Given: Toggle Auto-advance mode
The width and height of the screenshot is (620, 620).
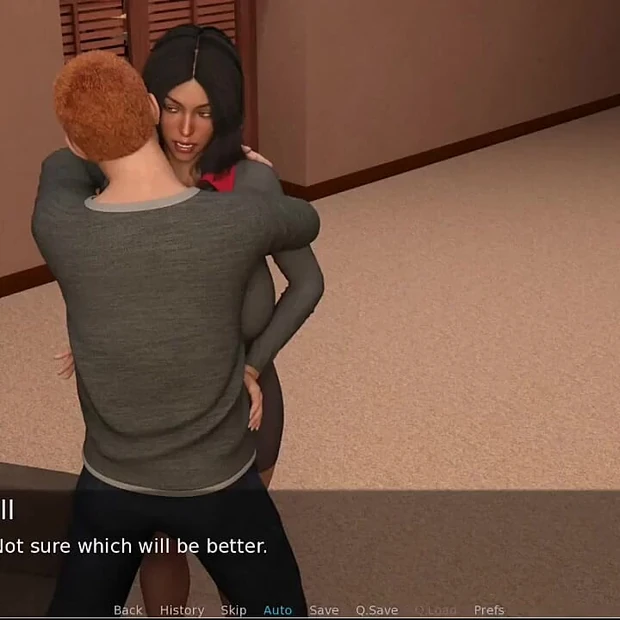Looking at the screenshot, I should coord(277,610).
